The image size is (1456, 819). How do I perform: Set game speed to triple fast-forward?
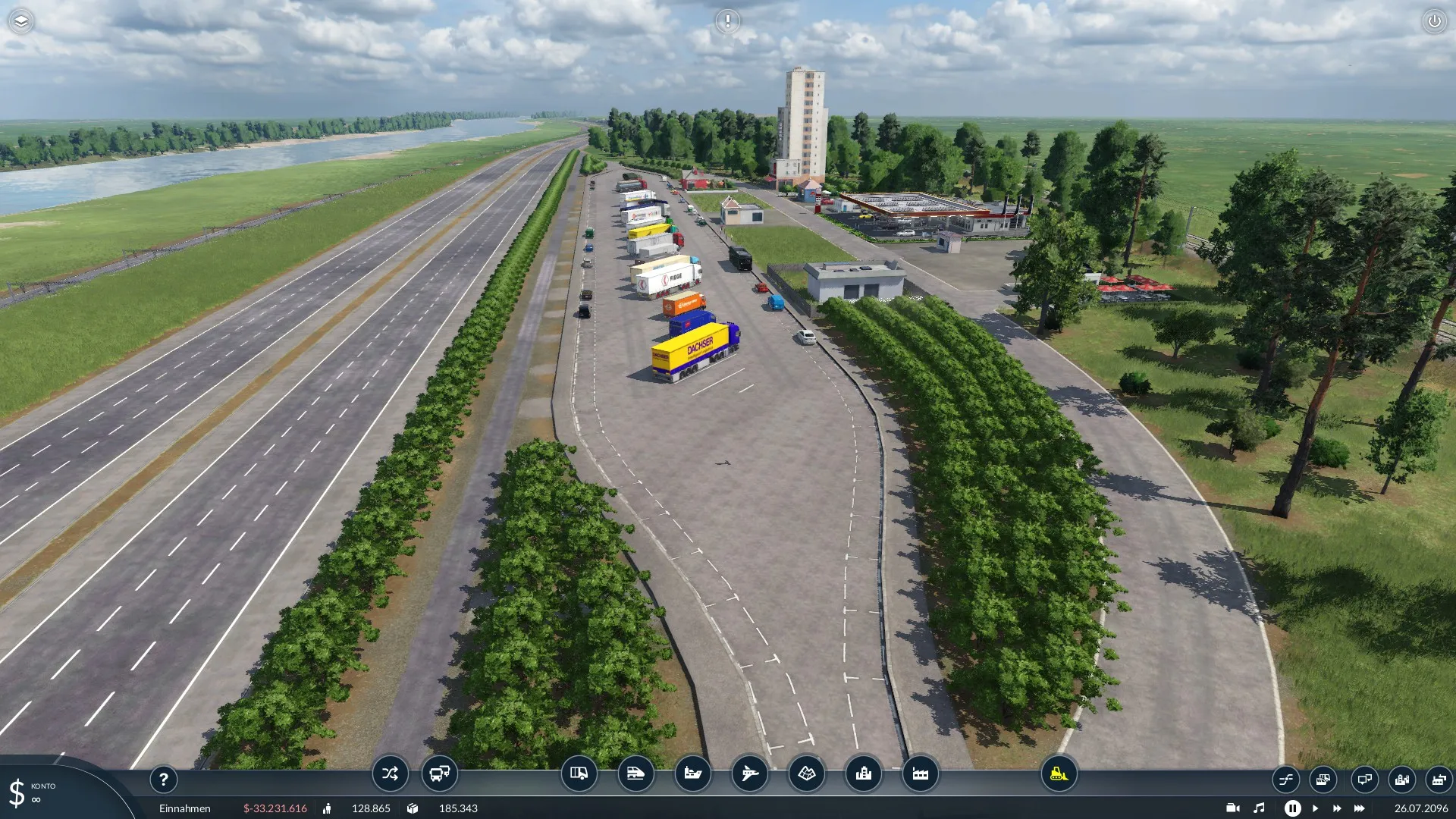tap(1359, 808)
